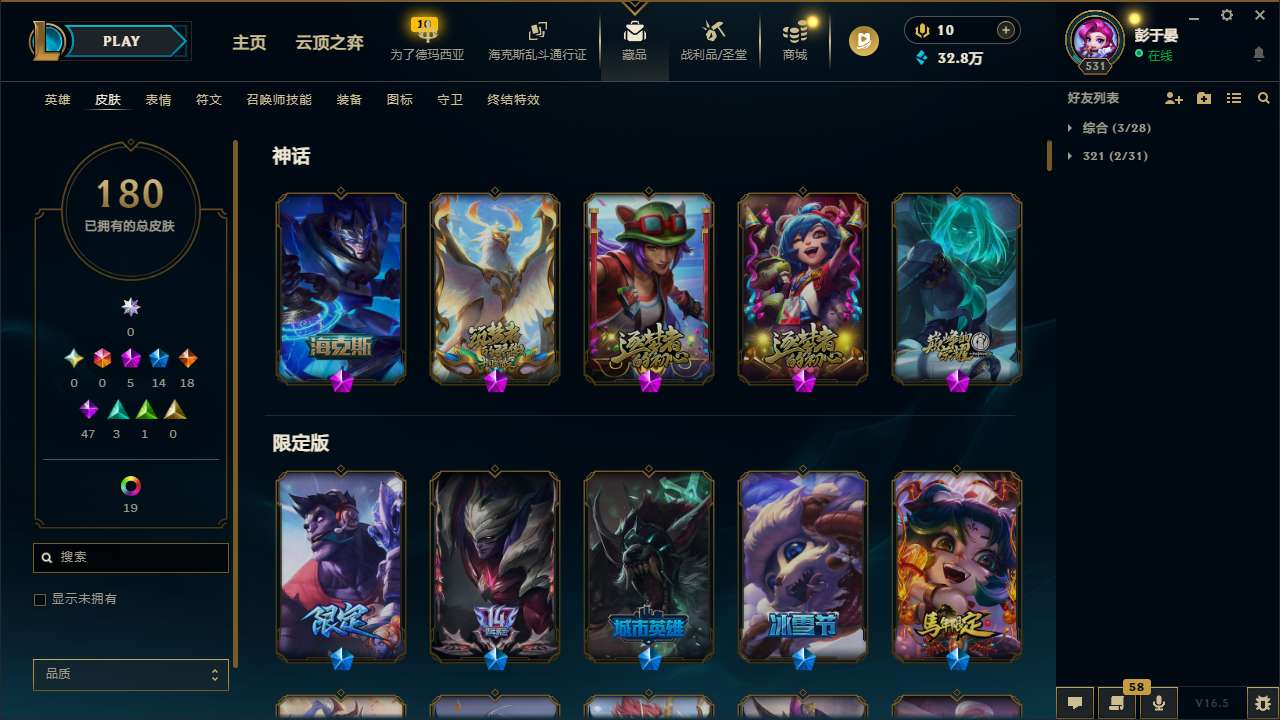Open the 主页 home link
Image resolution: width=1280 pixels, height=720 pixels.
click(x=249, y=44)
